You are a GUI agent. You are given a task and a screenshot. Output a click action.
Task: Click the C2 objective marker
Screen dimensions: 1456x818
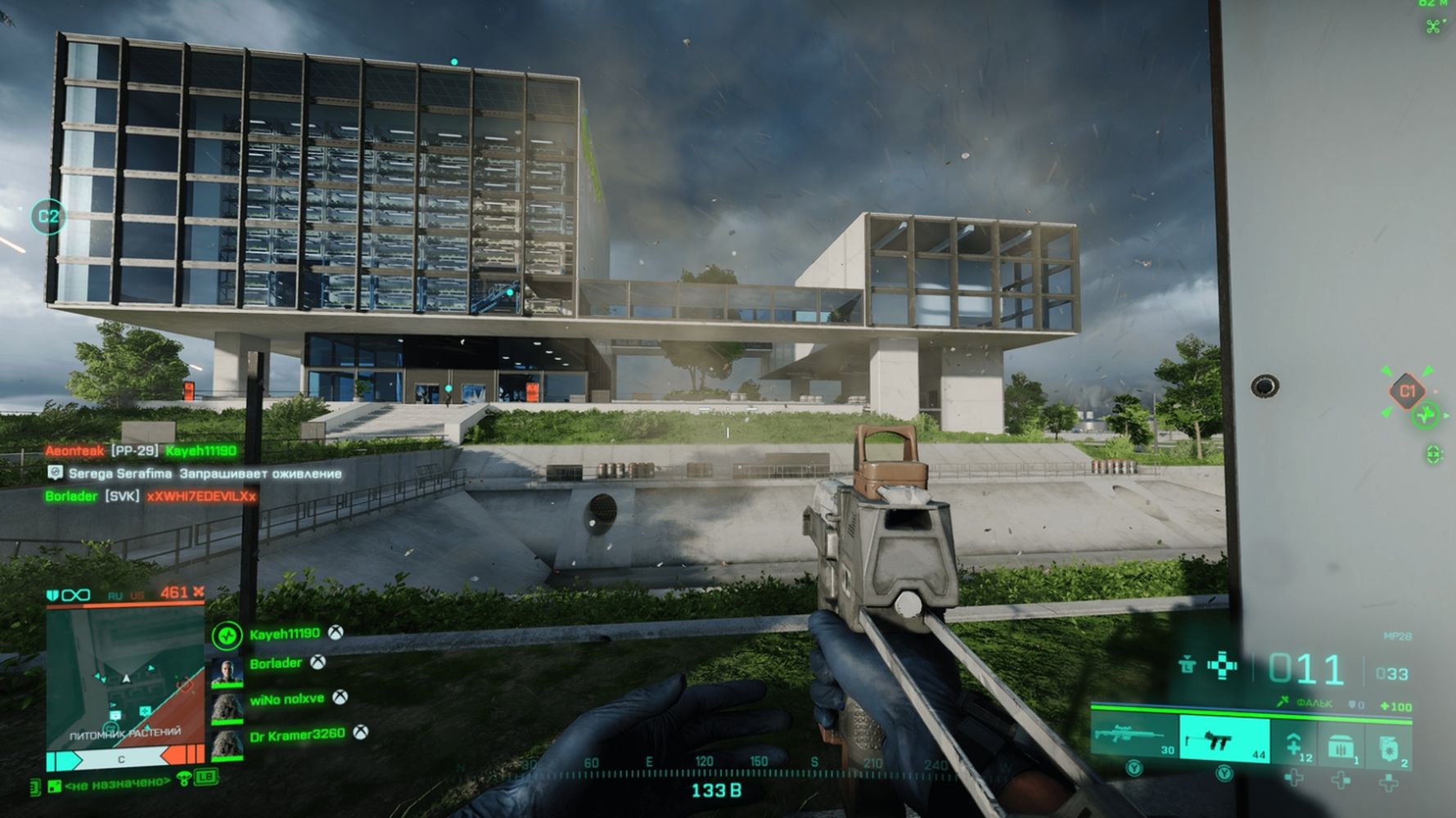coord(48,217)
